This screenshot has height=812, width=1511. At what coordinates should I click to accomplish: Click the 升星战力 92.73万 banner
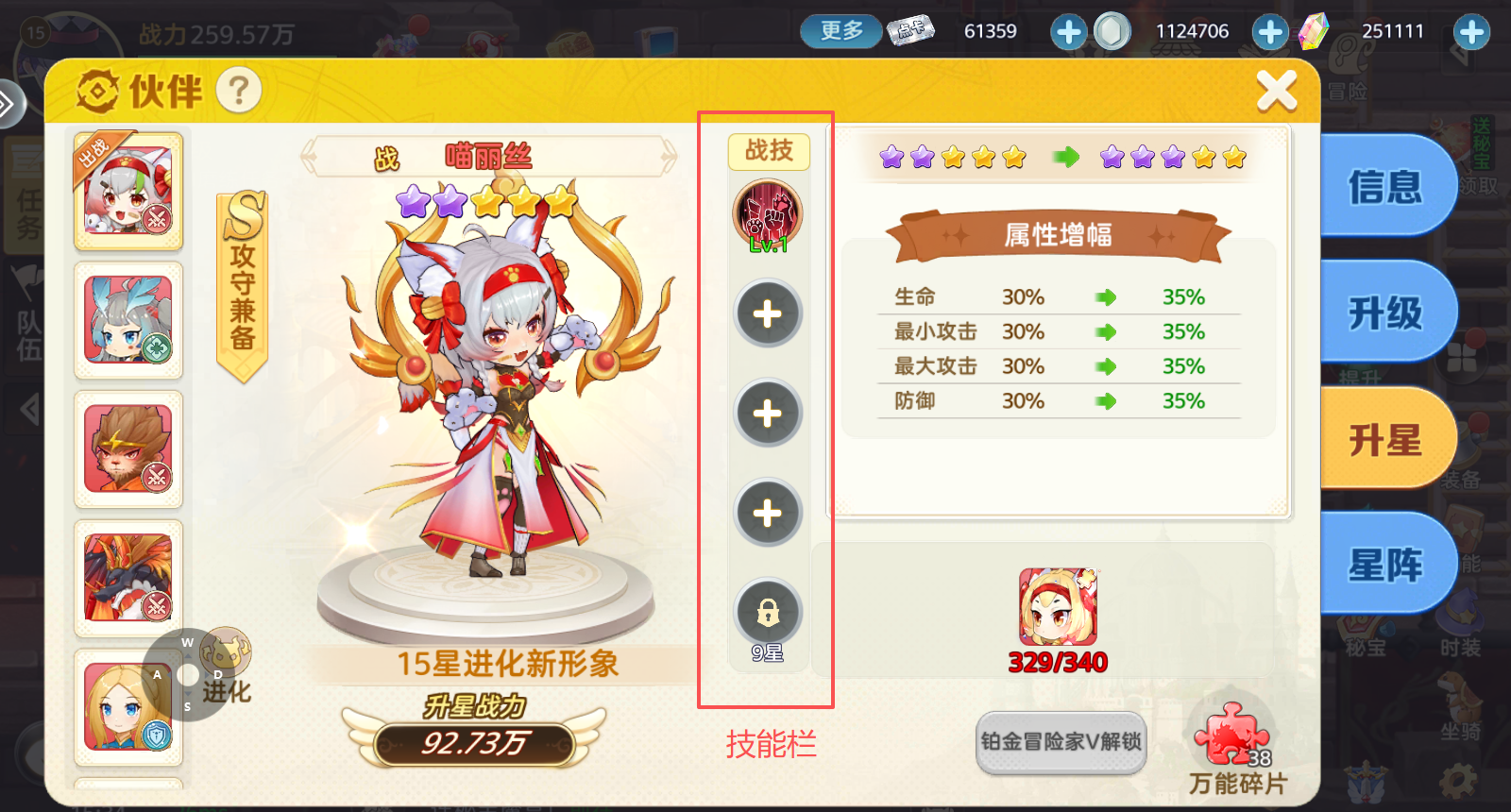click(x=476, y=743)
